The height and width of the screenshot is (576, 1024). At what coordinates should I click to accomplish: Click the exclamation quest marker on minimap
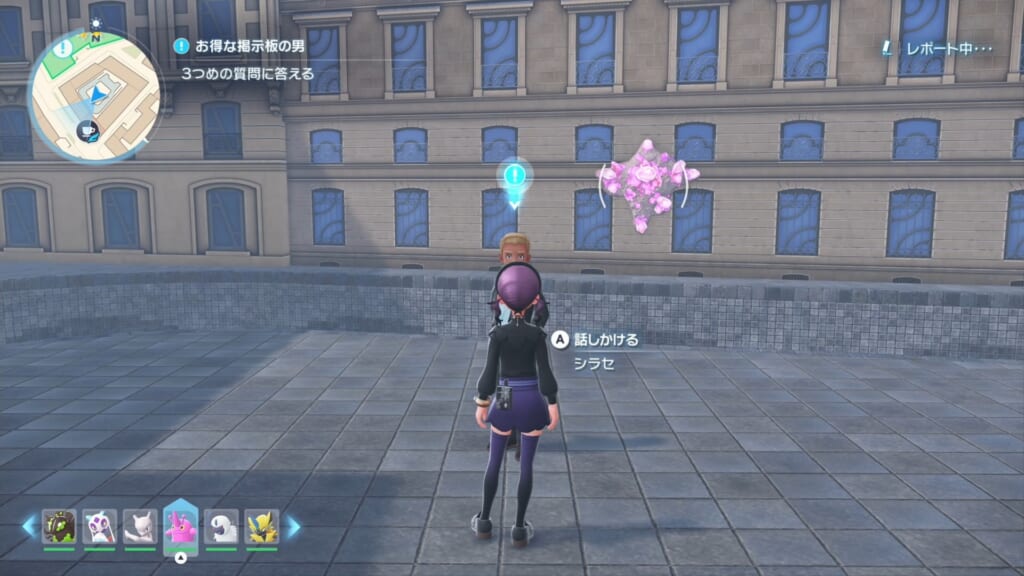tap(65, 47)
